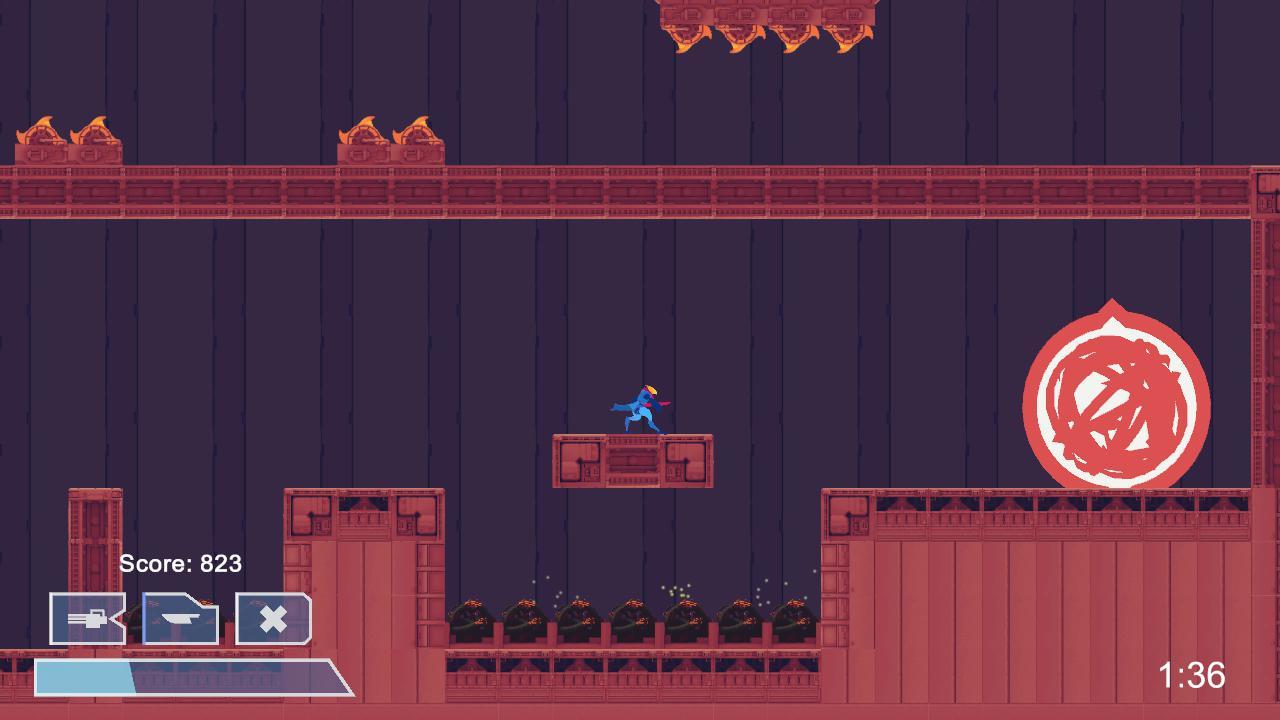Click the Score: 823 text label
1280x720 pixels.
point(180,564)
